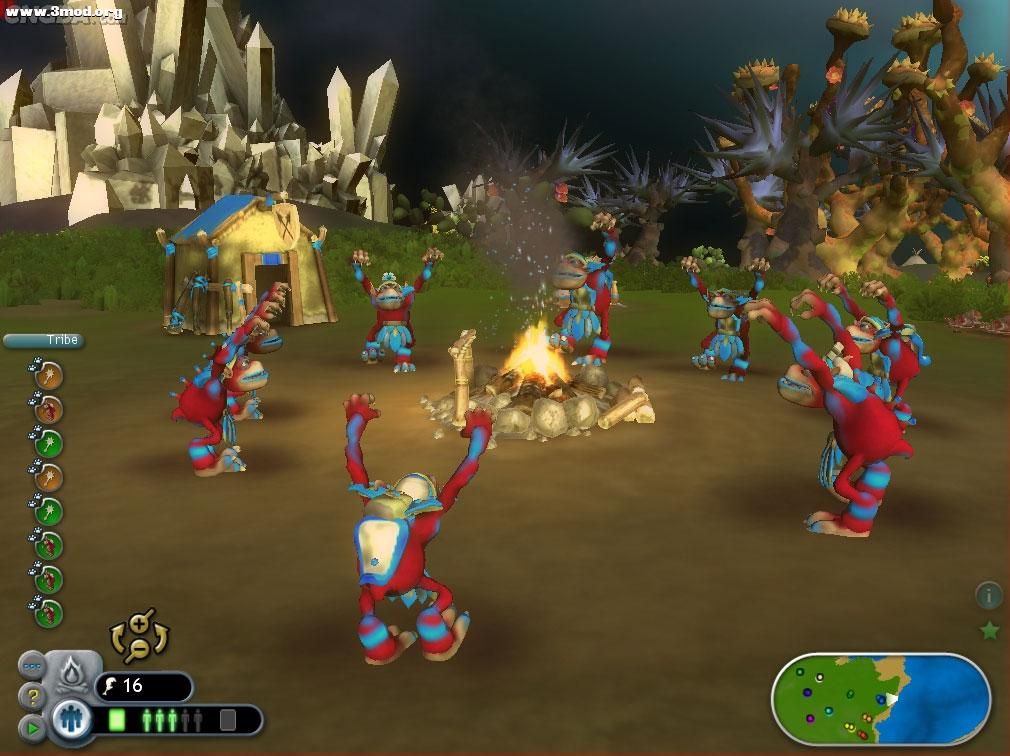Click the green star achievements icon

coord(989,630)
